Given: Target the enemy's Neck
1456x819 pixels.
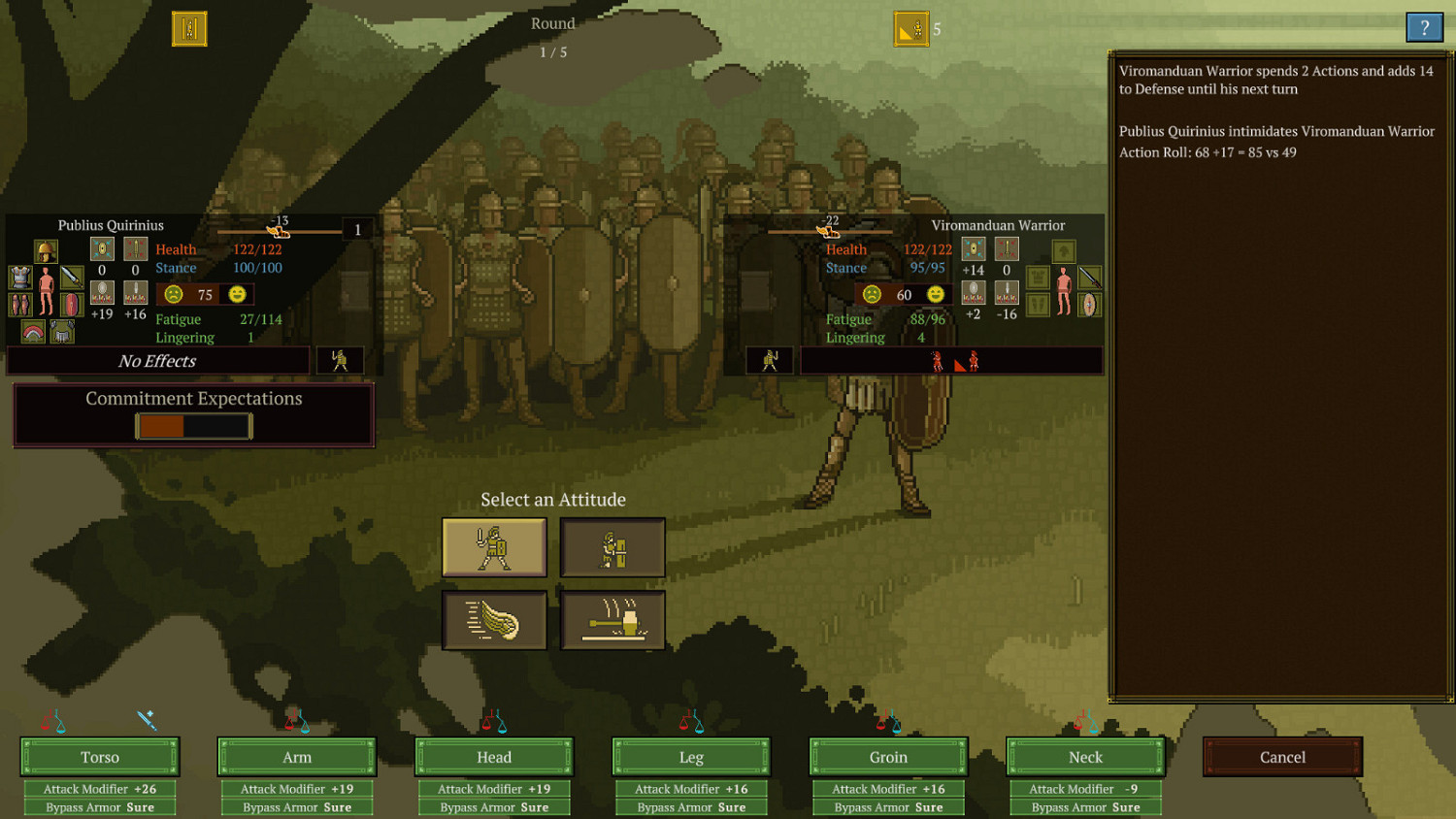Looking at the screenshot, I should tap(1085, 757).
